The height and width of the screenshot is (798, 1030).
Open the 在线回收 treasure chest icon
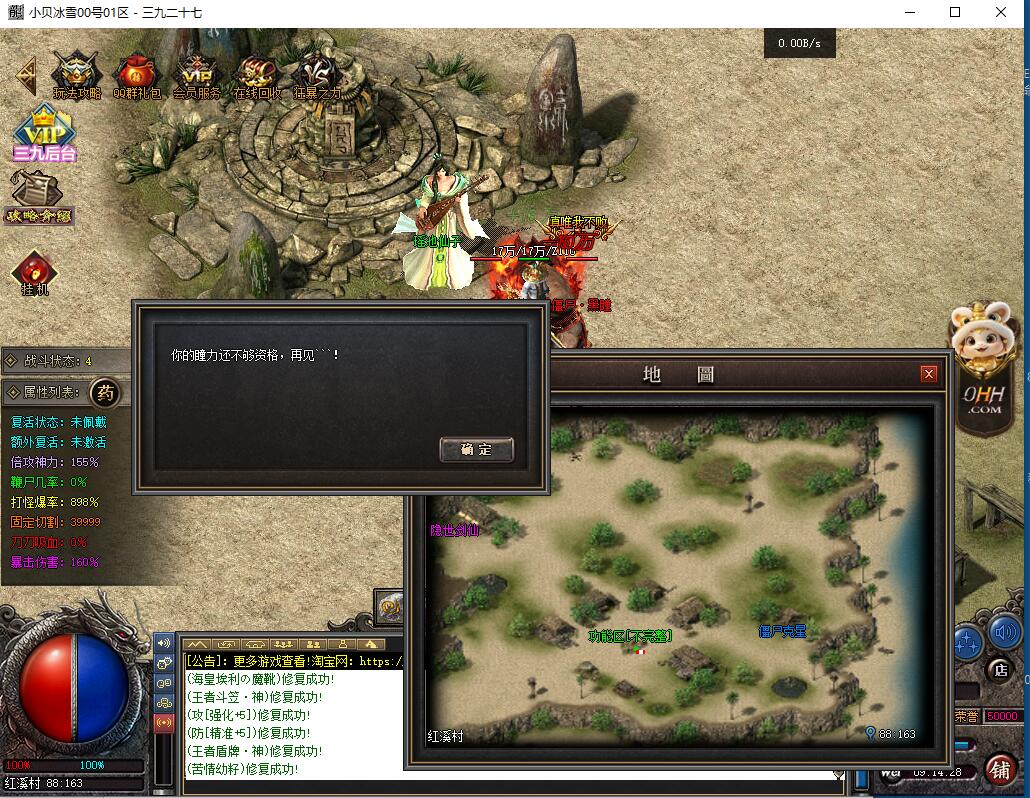click(257, 76)
